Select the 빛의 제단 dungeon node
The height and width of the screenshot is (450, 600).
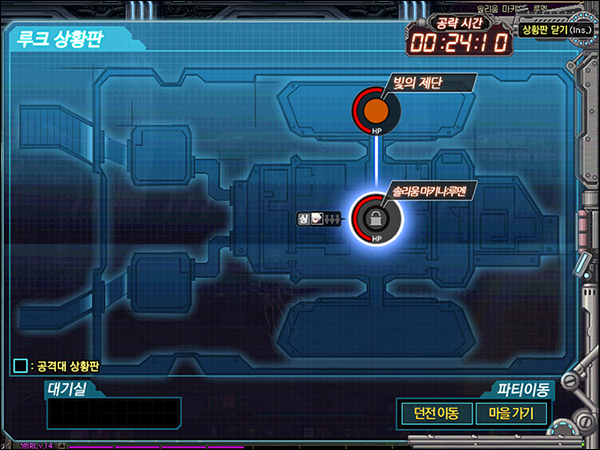376,111
